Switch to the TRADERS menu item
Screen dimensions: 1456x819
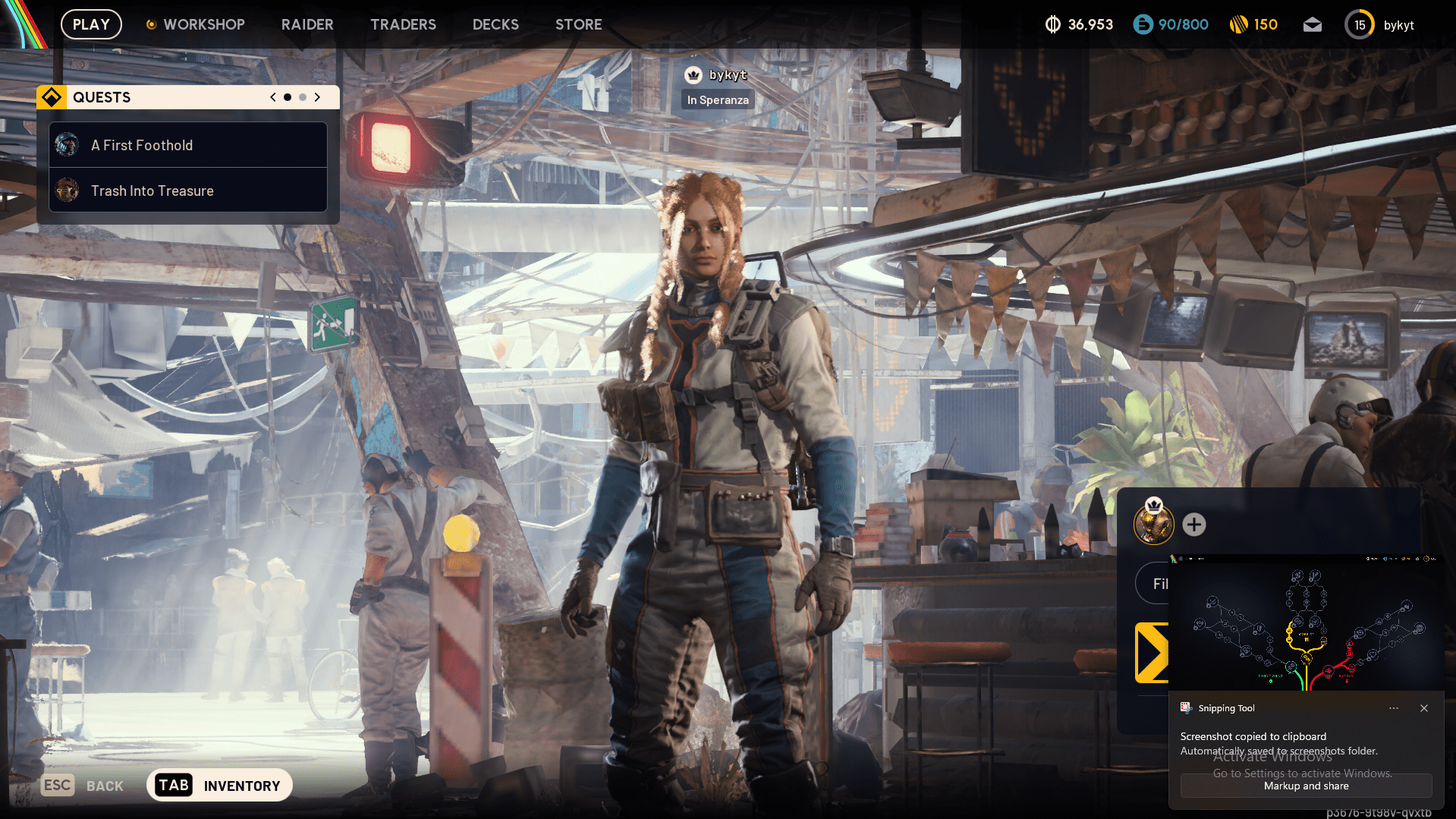(403, 24)
